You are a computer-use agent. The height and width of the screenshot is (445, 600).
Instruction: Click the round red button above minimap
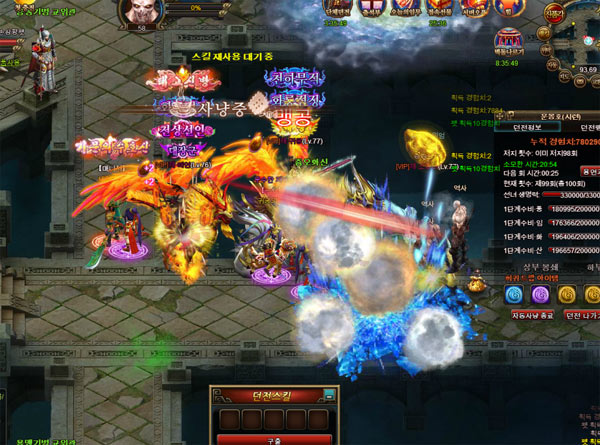555,13
